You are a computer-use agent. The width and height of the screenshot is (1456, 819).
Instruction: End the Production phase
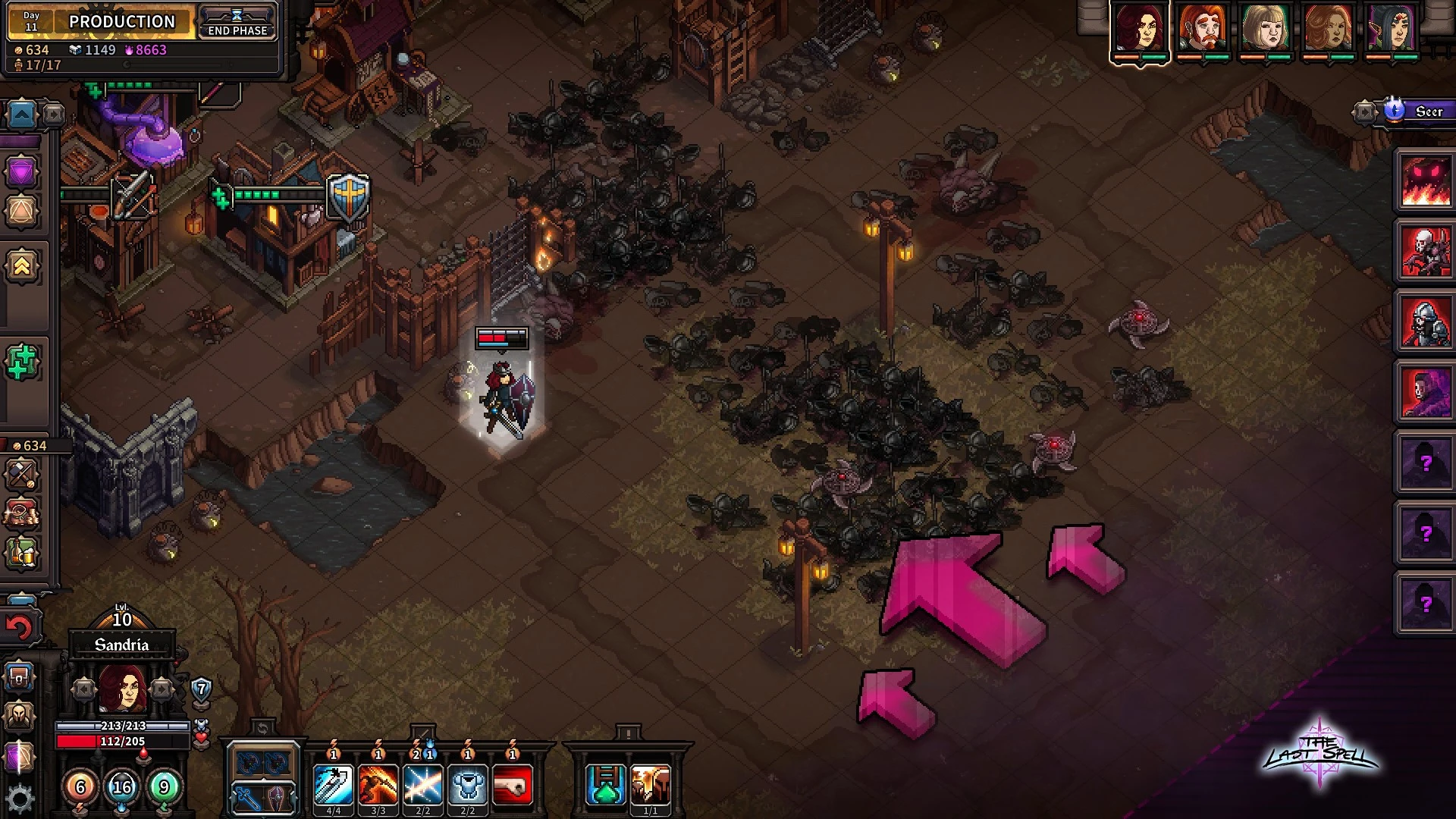pos(237,22)
